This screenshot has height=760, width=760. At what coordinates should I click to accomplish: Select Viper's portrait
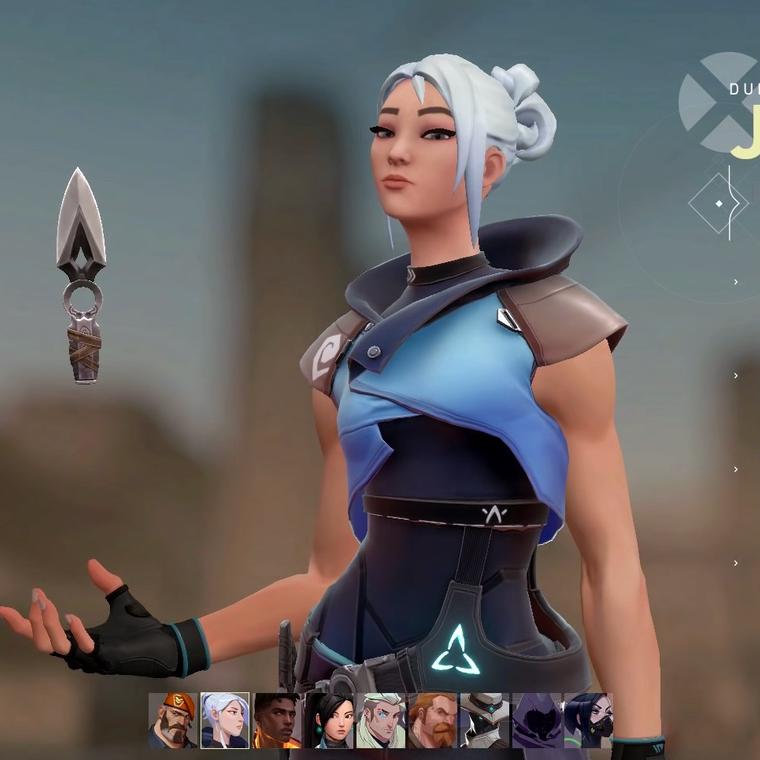pyautogui.click(x=588, y=720)
